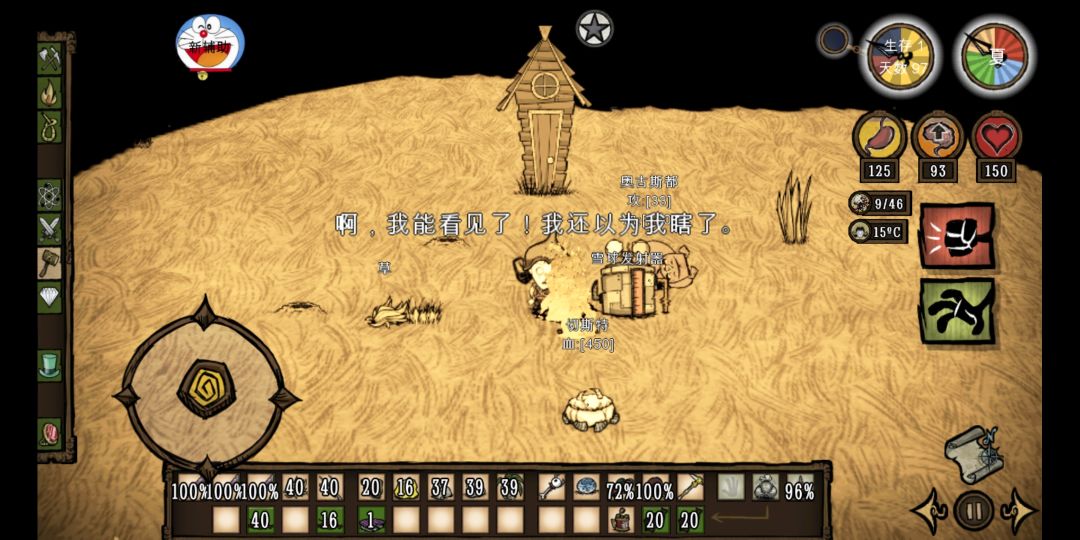Open the diamond Refine crafting tab
The height and width of the screenshot is (540, 1080).
pyautogui.click(x=50, y=297)
